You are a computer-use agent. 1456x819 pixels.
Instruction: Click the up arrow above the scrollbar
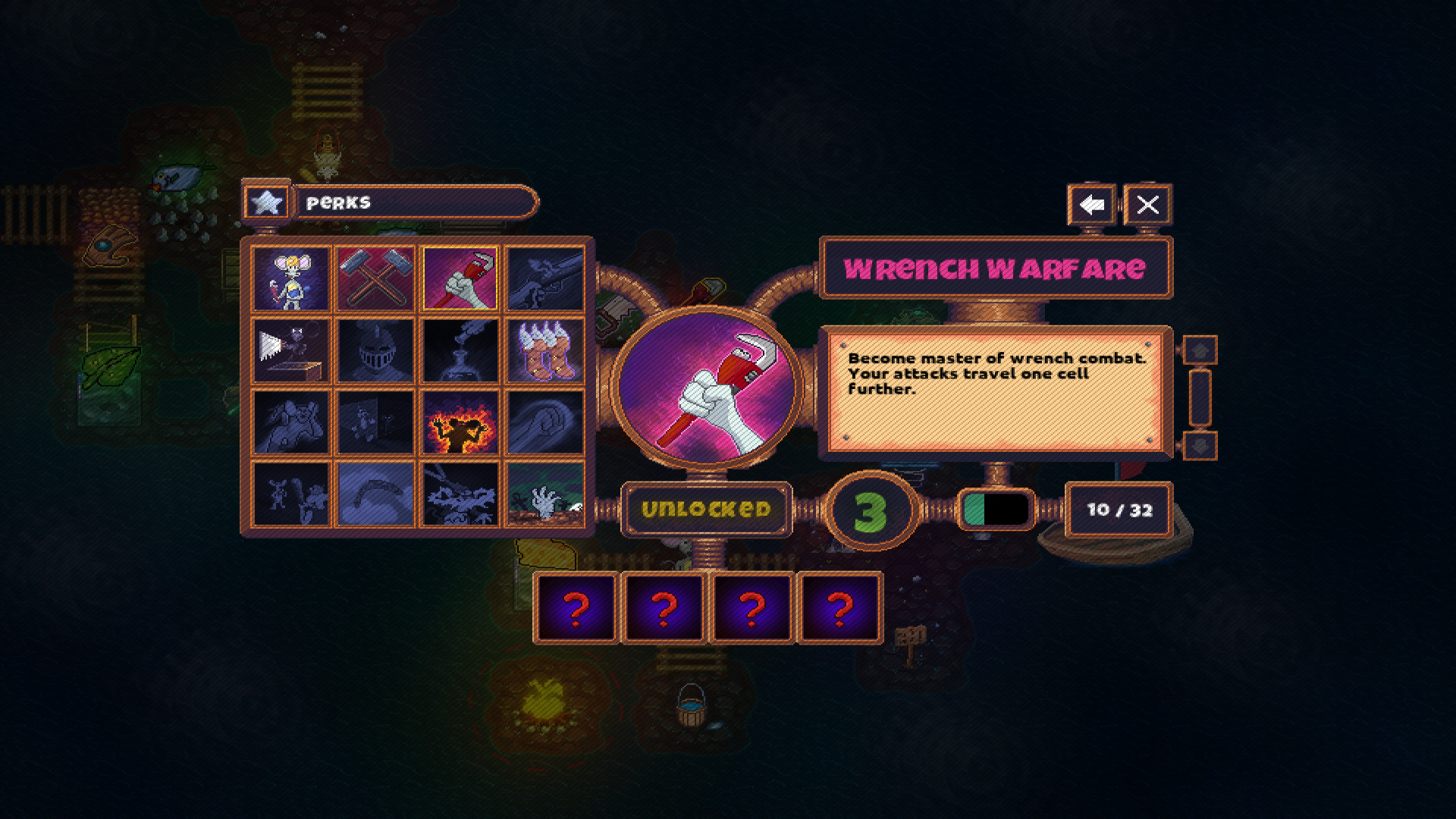pyautogui.click(x=1198, y=349)
